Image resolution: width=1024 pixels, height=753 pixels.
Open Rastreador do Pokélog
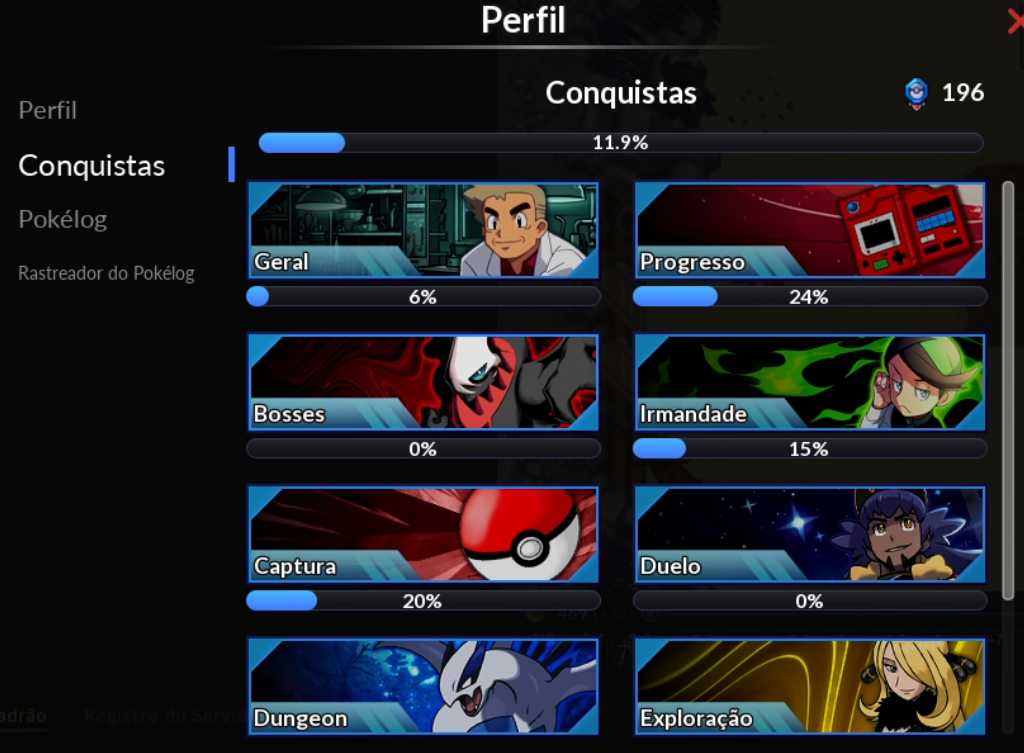pyautogui.click(x=106, y=273)
